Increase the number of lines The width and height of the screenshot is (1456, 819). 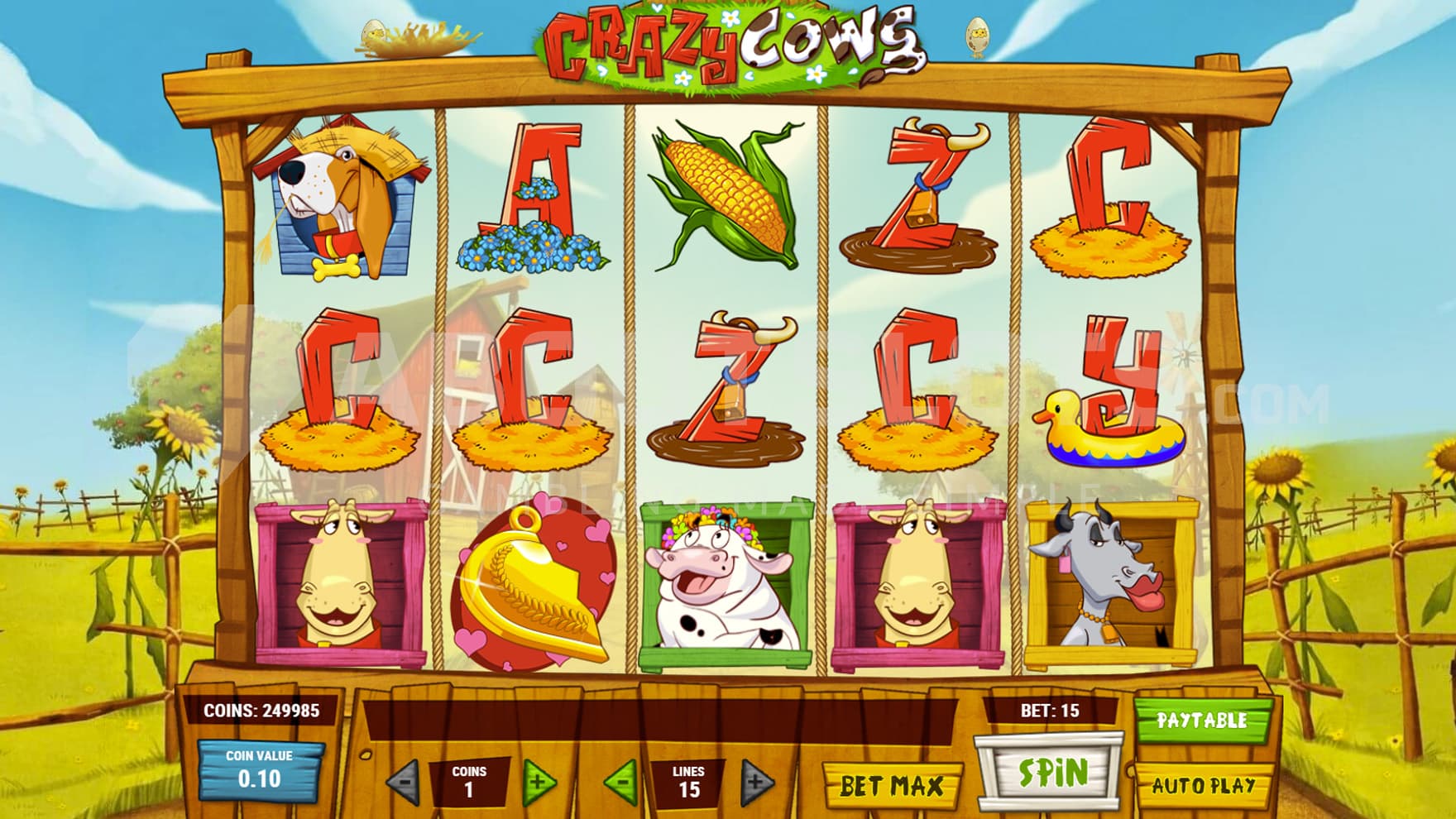click(756, 781)
